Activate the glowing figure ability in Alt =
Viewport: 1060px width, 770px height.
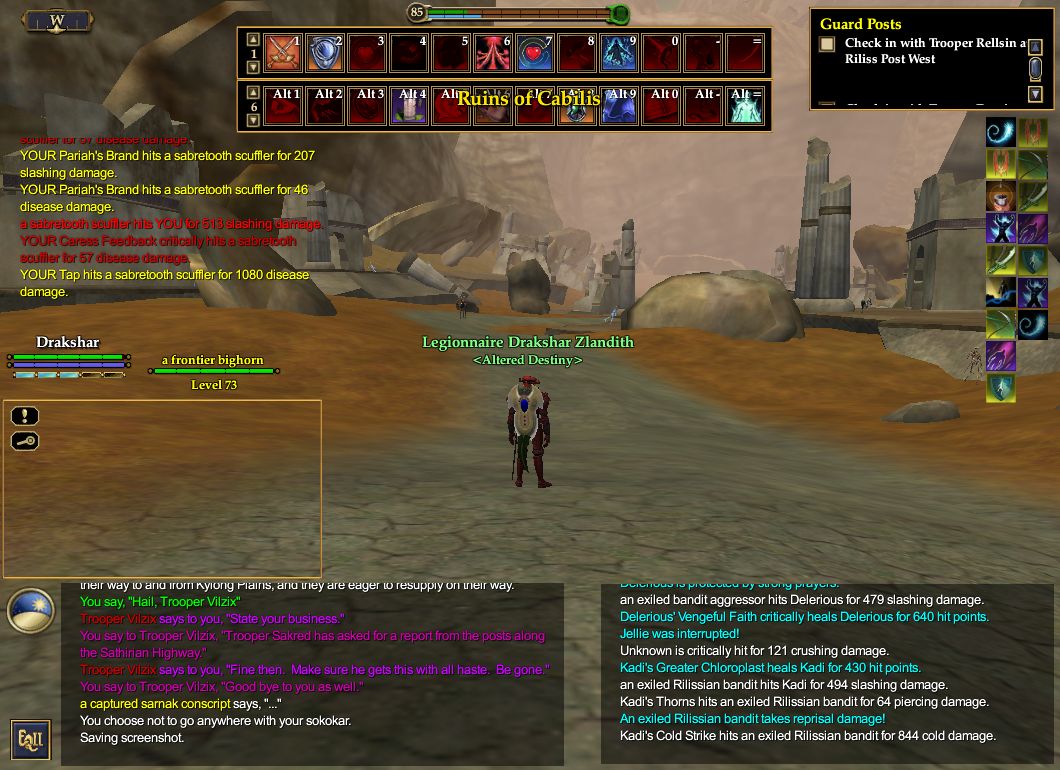point(746,105)
